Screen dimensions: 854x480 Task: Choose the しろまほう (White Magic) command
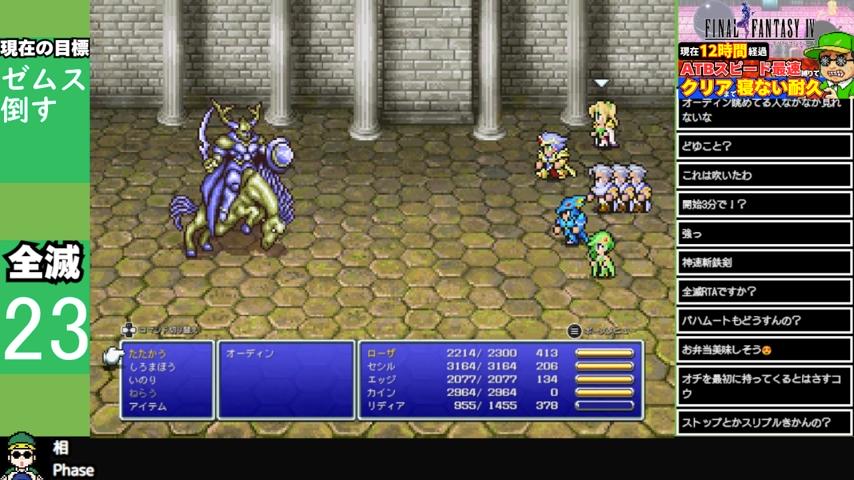click(x=151, y=367)
